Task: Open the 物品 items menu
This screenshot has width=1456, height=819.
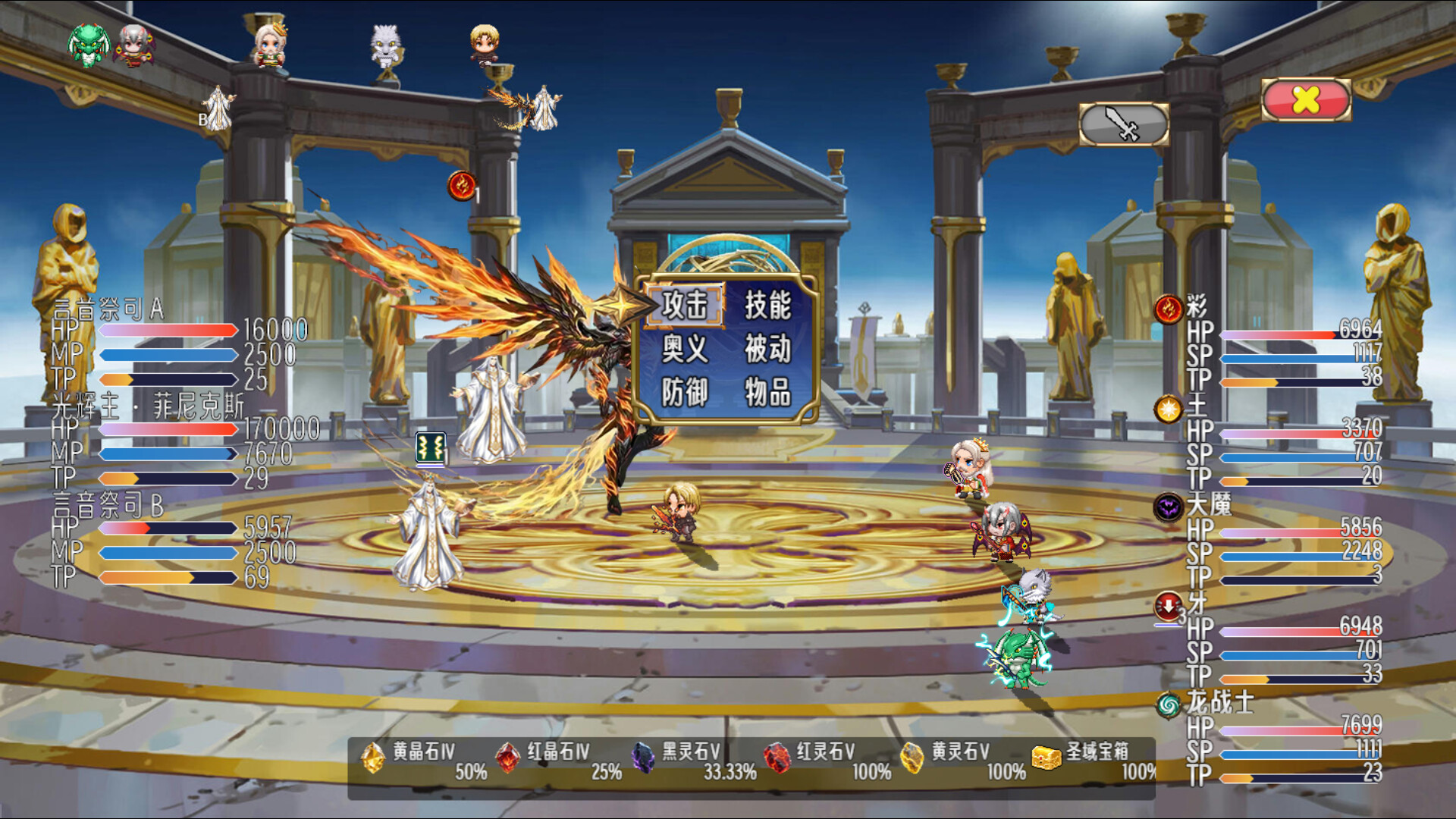Action: pos(767,393)
